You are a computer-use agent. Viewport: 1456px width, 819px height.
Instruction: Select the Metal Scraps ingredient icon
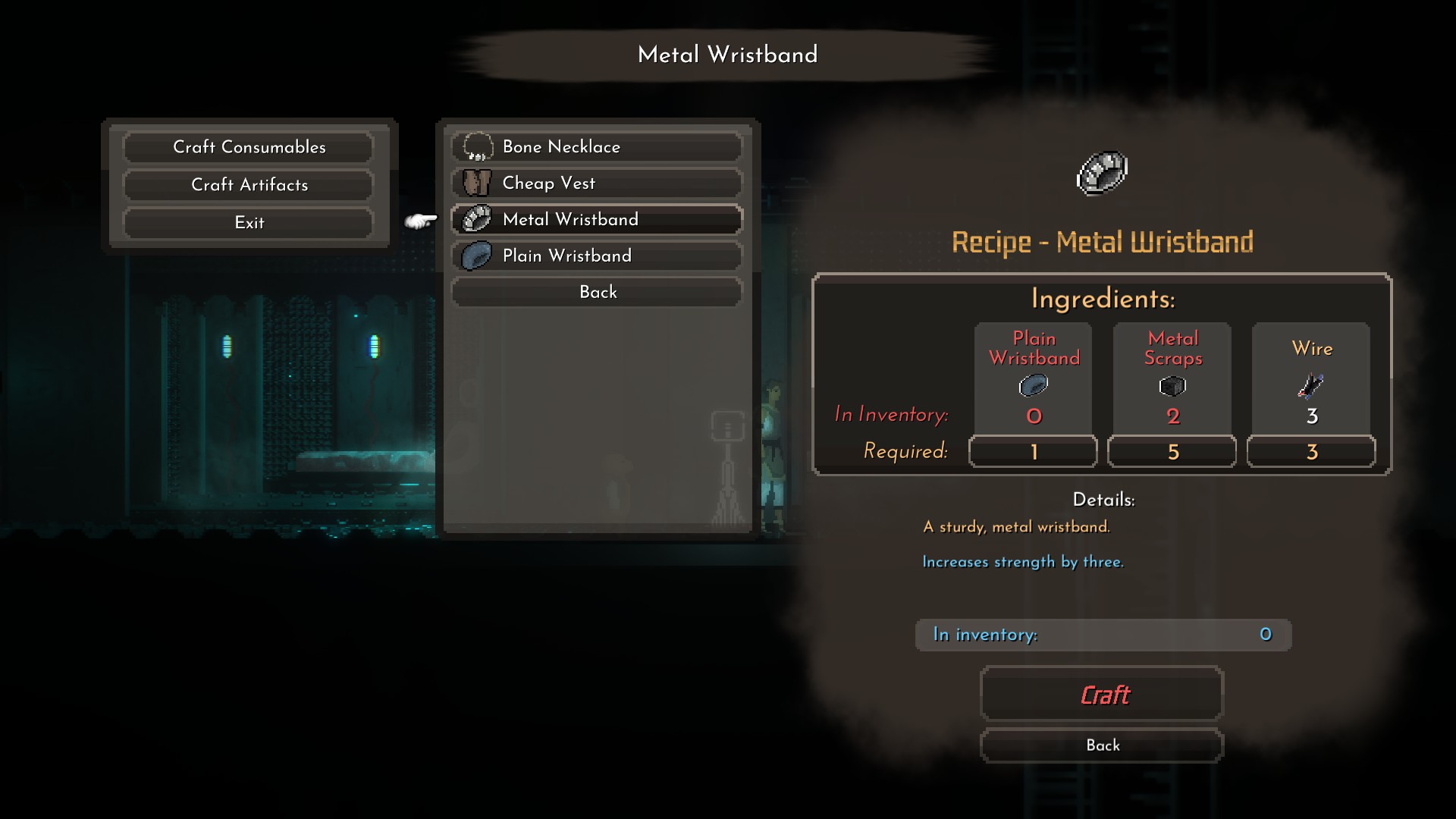[1172, 387]
